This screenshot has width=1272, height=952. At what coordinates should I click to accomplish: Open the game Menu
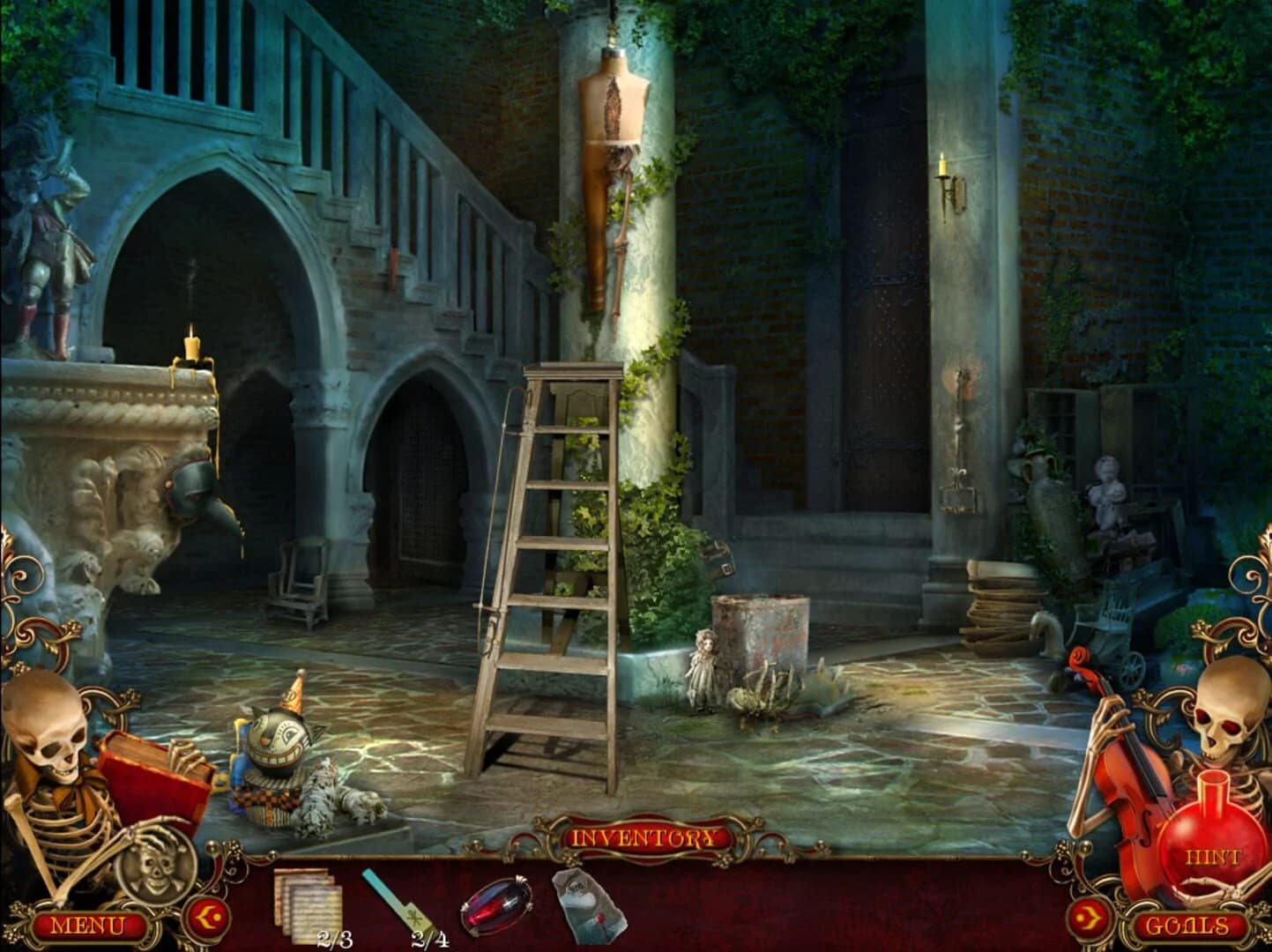pos(86,926)
